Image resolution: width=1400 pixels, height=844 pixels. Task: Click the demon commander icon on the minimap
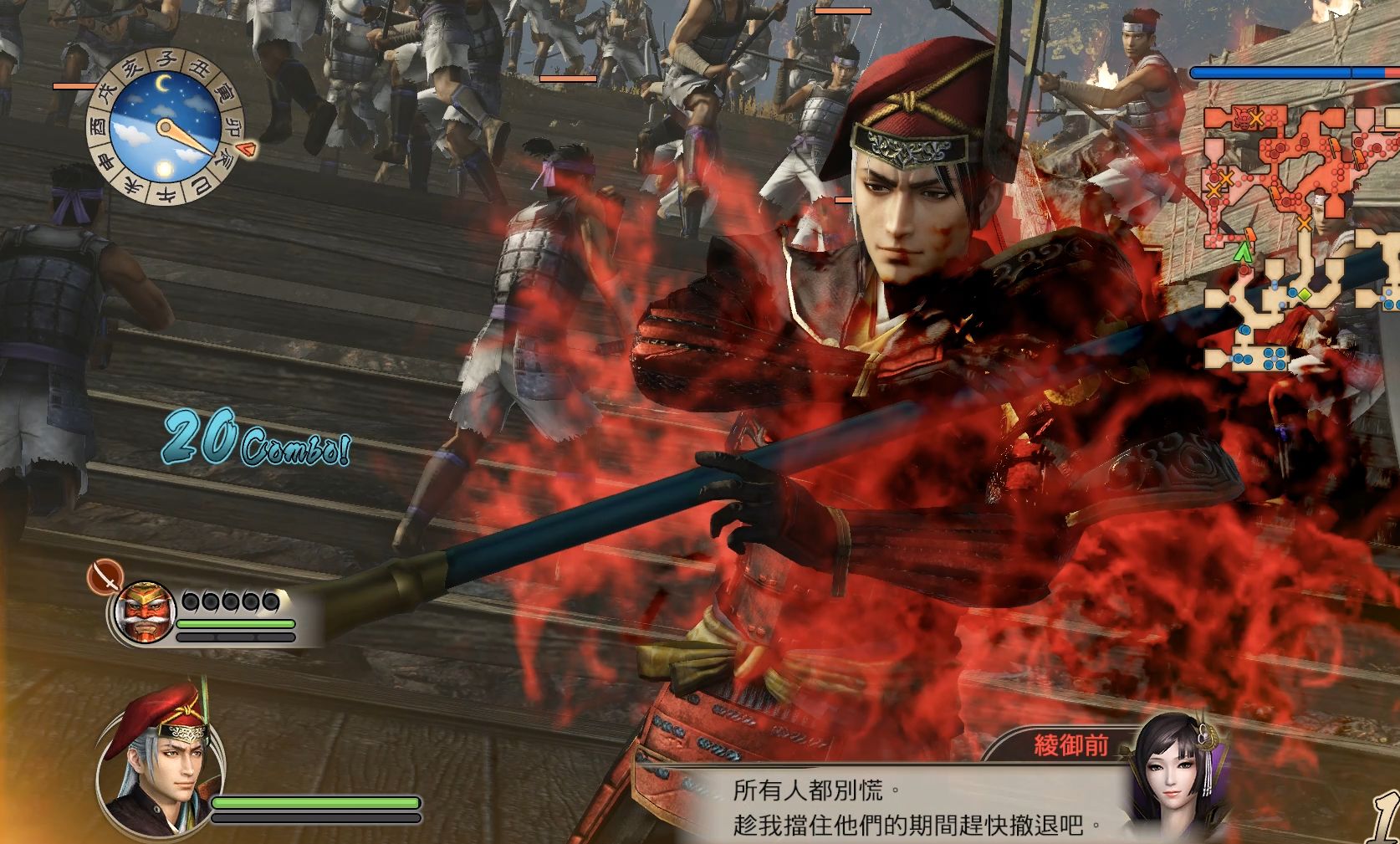pos(1242,116)
